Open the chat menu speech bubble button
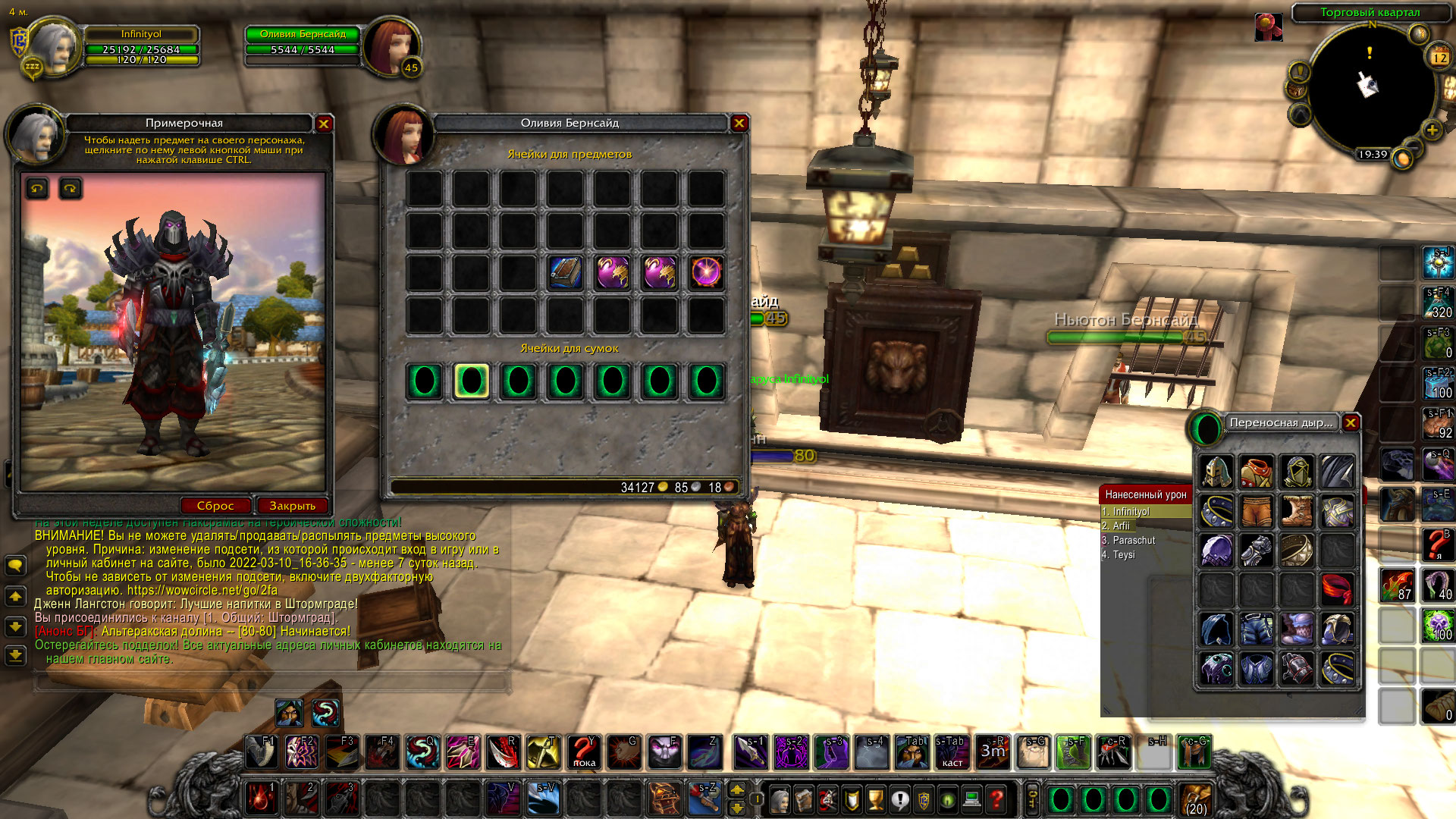Image resolution: width=1456 pixels, height=819 pixels. pos(15,565)
